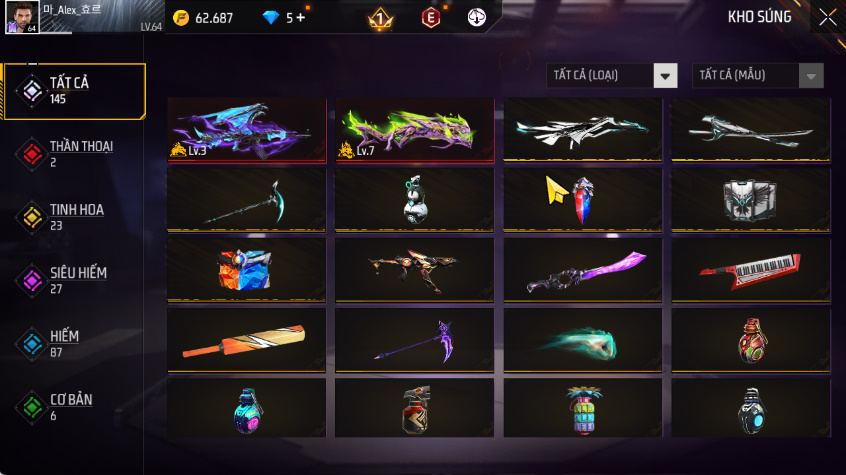Select the orange cricket bat skin
The height and width of the screenshot is (475, 846).
247,340
